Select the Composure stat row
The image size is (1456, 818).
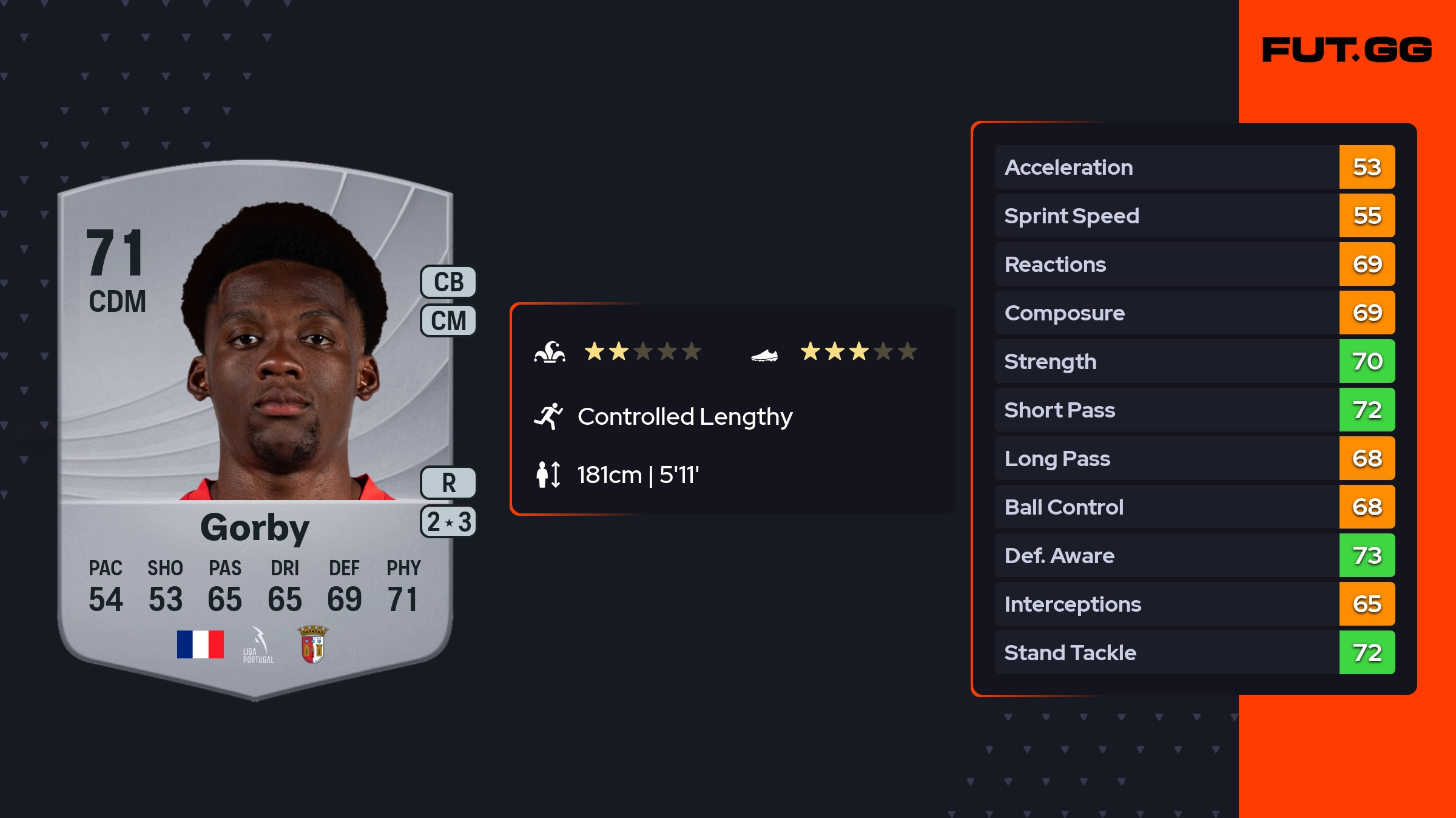tap(1194, 313)
